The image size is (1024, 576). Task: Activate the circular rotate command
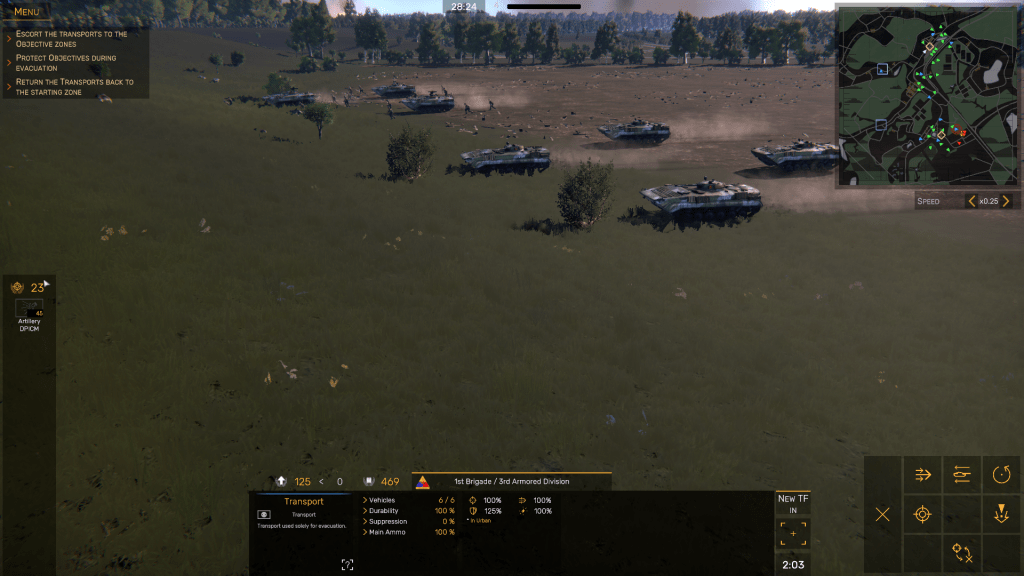1002,475
